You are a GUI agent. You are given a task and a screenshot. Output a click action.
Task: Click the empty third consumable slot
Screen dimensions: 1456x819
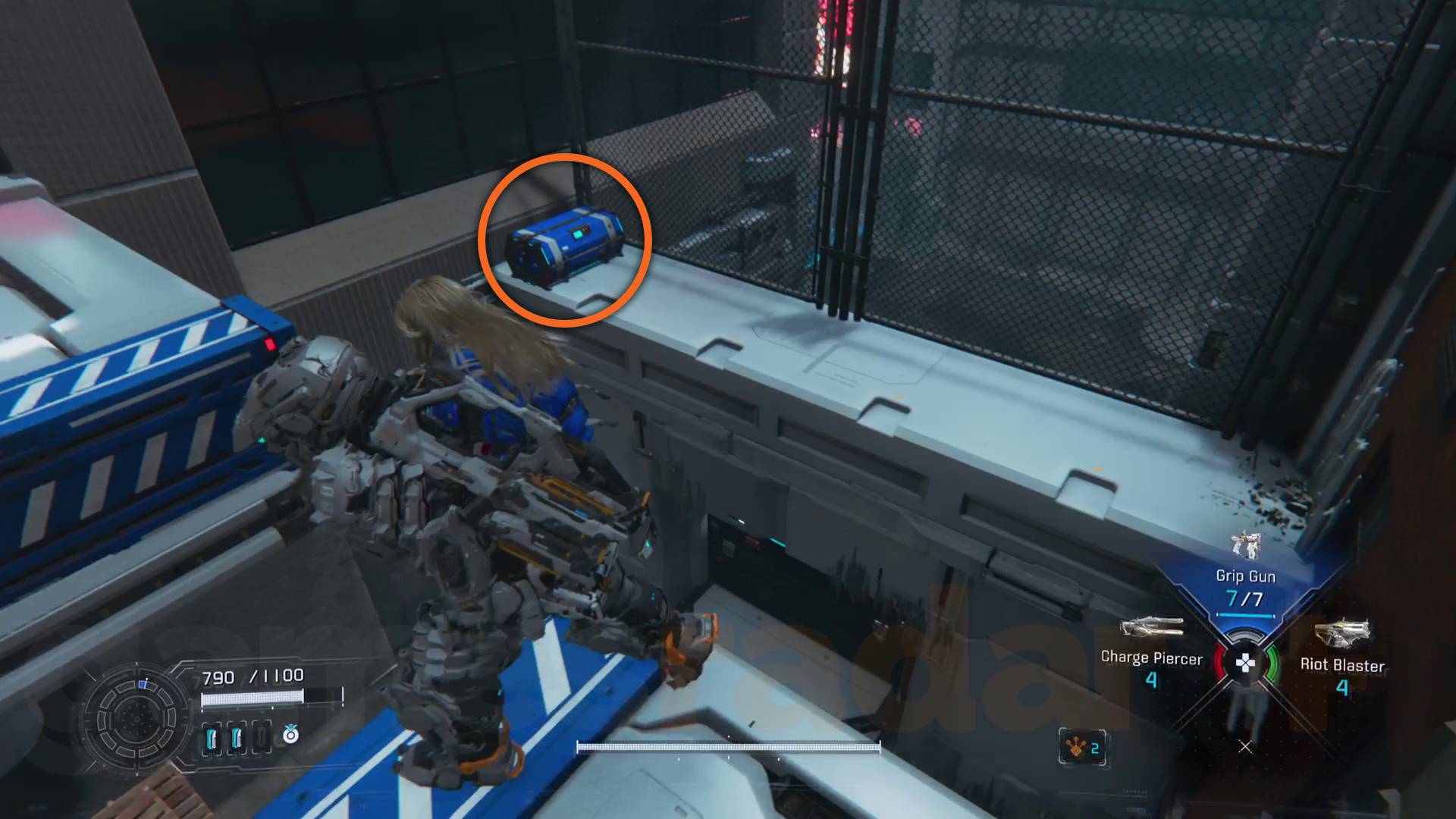[262, 739]
